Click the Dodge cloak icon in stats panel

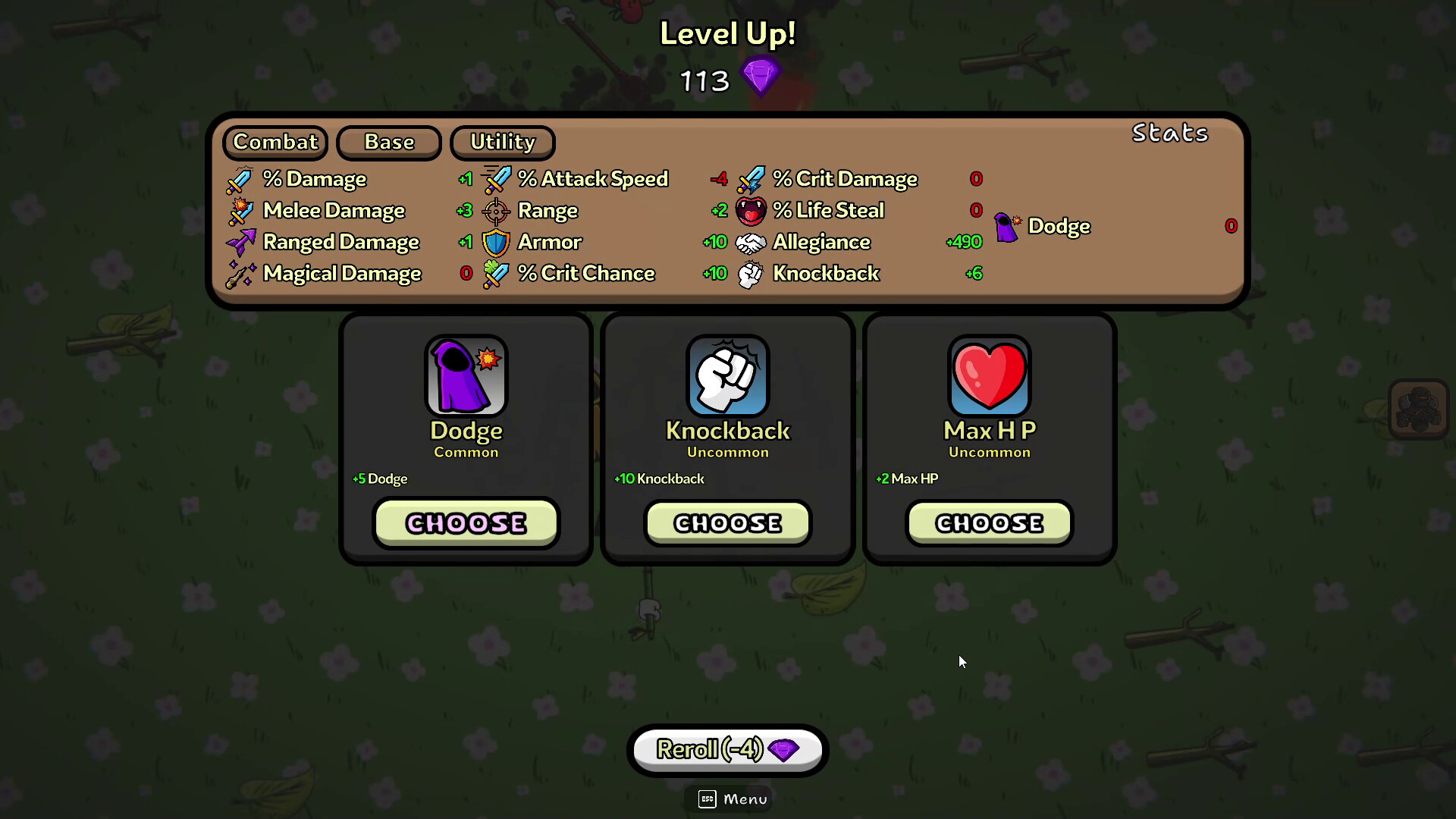pos(1007,226)
